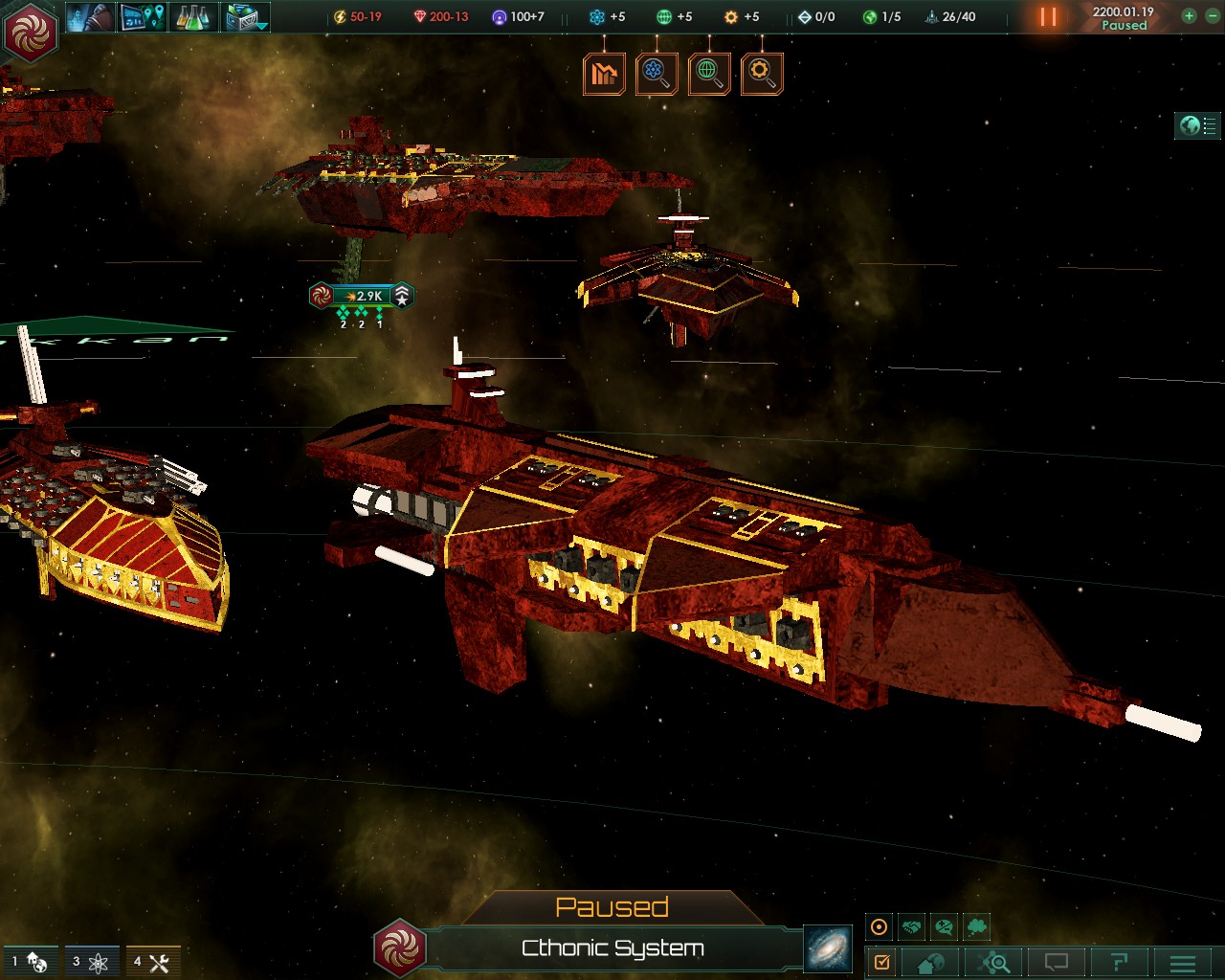The height and width of the screenshot is (980, 1225).
Task: Expand the globe icon panel below unity
Action: pyautogui.click(x=708, y=73)
